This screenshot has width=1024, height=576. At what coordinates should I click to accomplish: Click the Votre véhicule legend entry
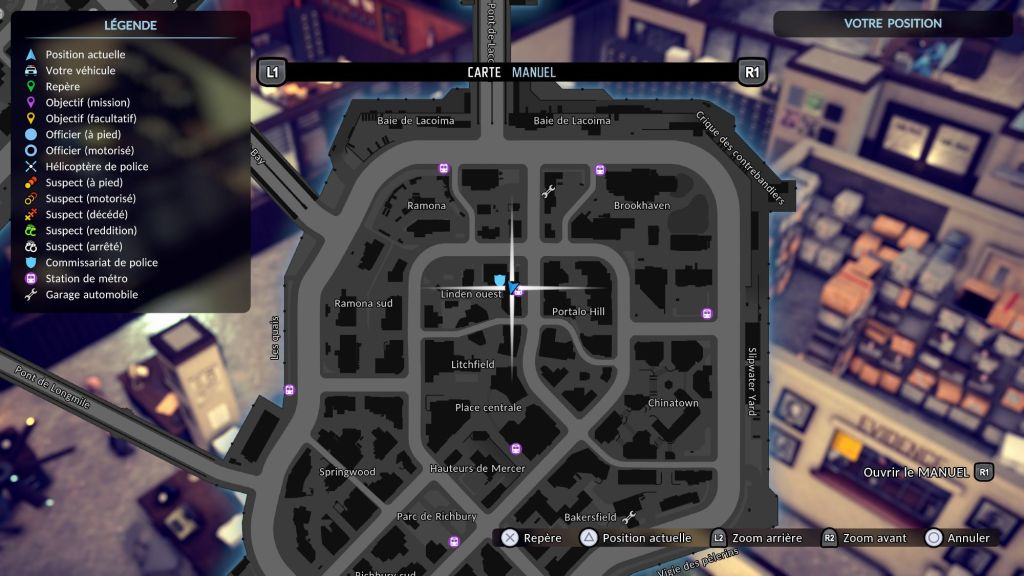point(80,71)
